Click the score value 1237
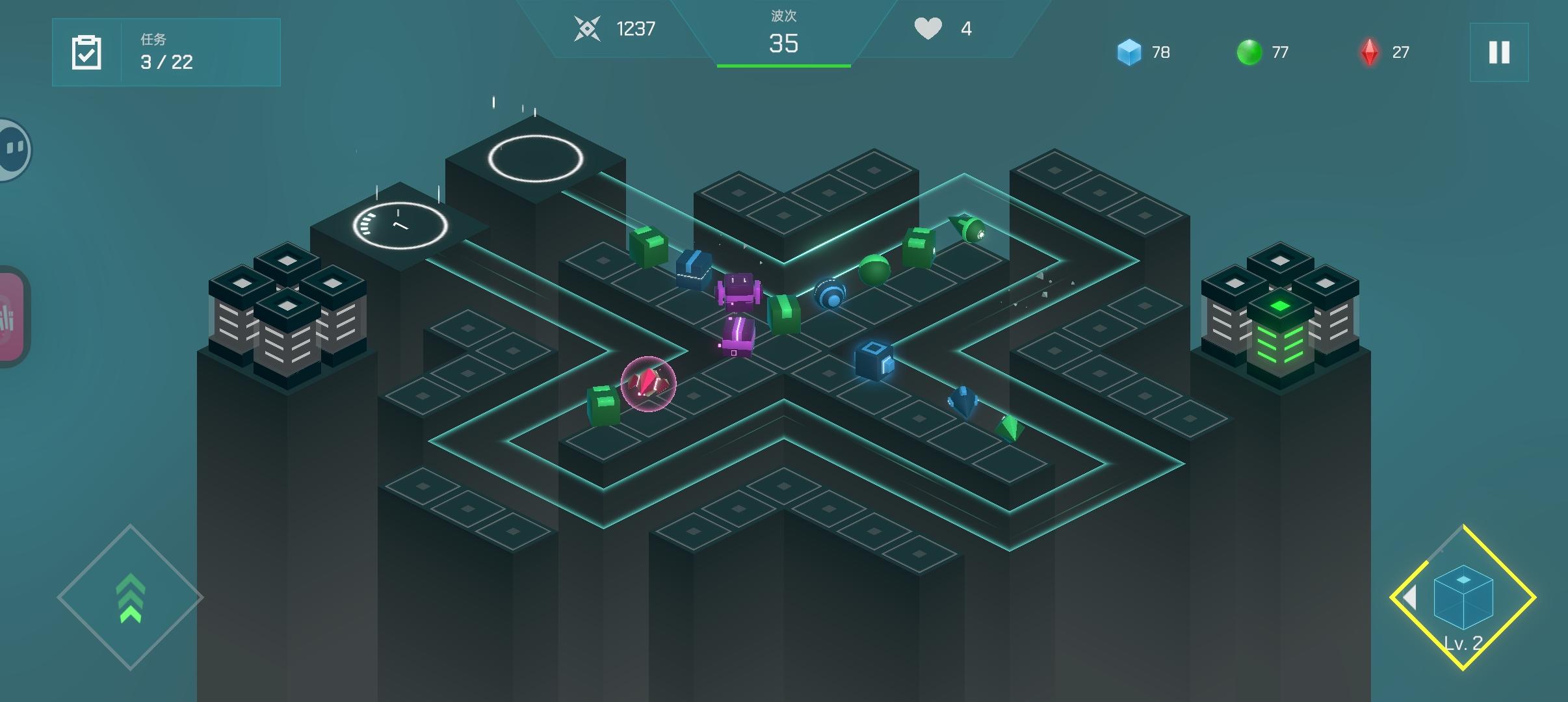 click(x=636, y=29)
